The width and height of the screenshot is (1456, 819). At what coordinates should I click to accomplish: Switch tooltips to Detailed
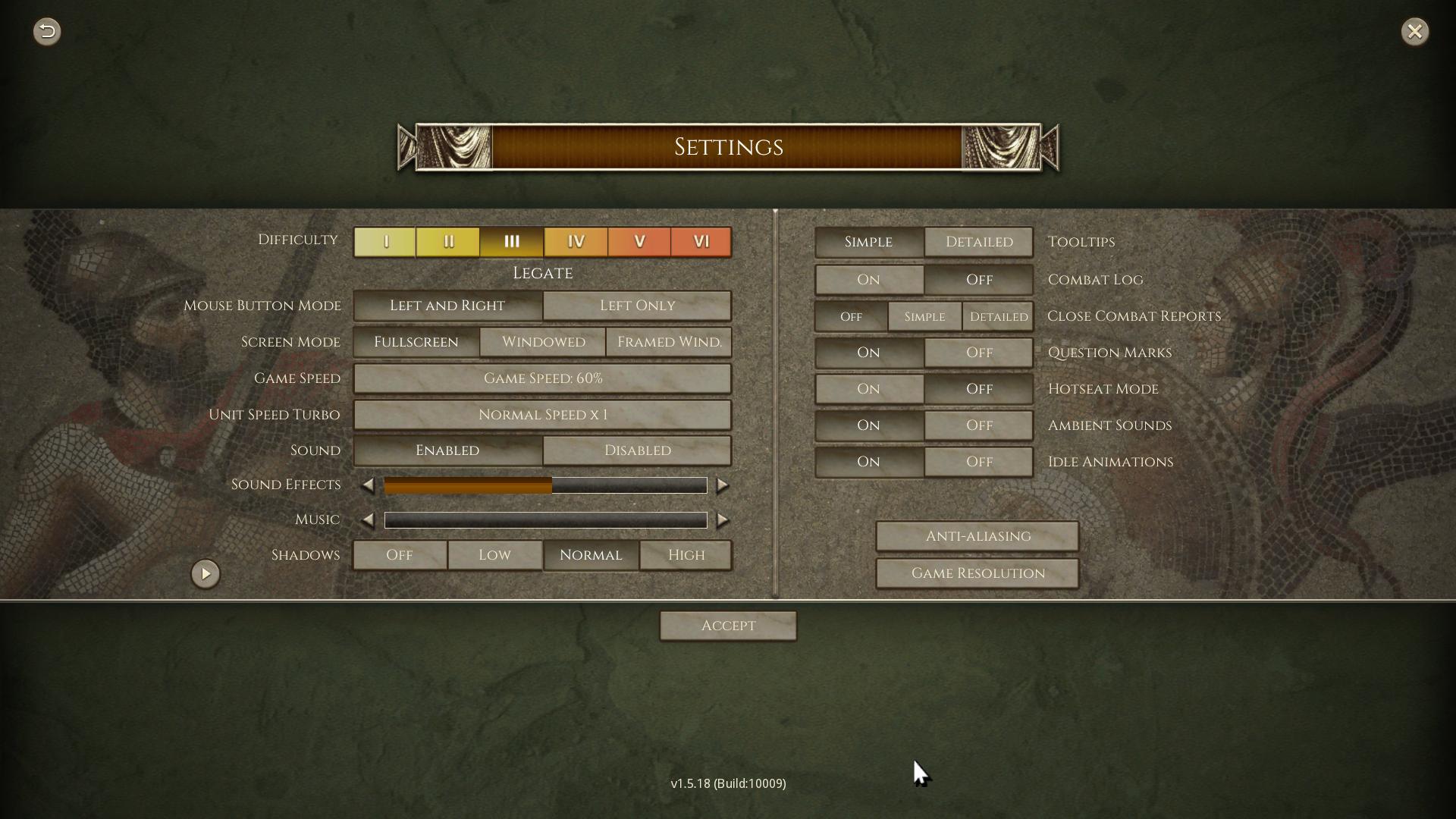[978, 242]
